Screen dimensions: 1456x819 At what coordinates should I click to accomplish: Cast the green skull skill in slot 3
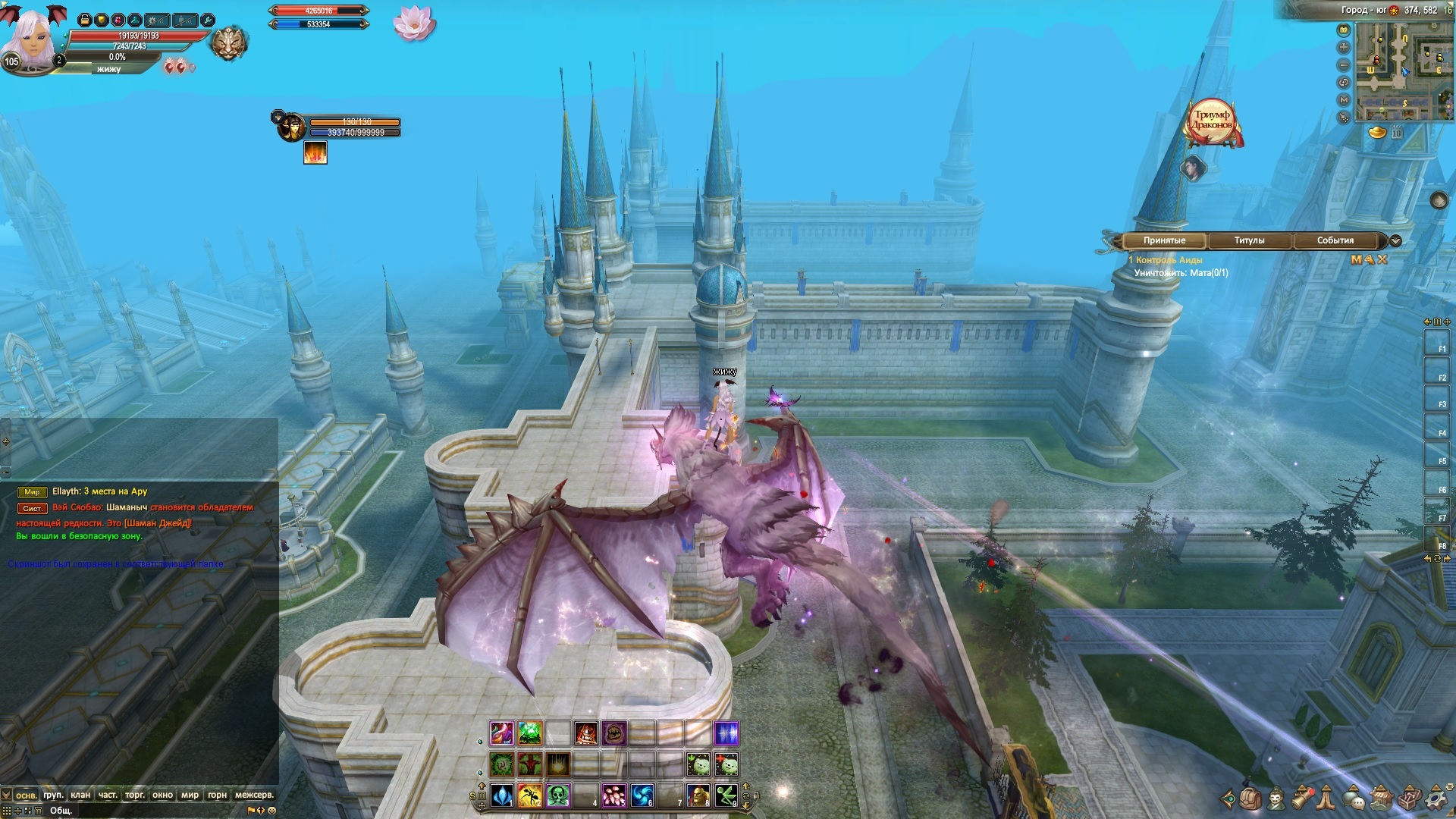point(558,795)
